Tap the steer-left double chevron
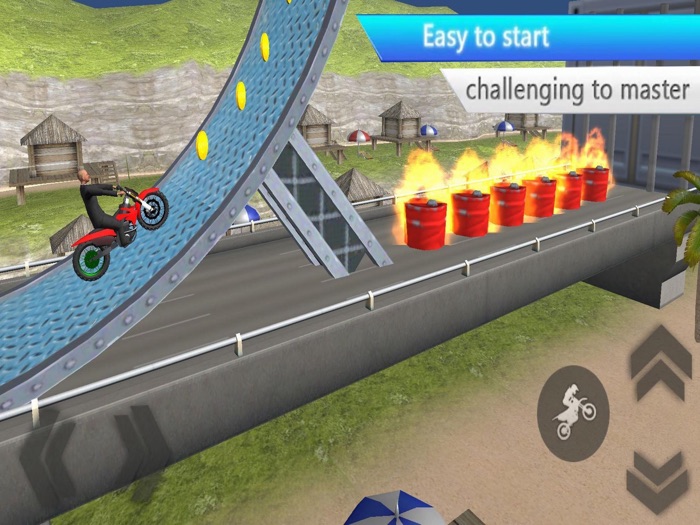 [48, 460]
